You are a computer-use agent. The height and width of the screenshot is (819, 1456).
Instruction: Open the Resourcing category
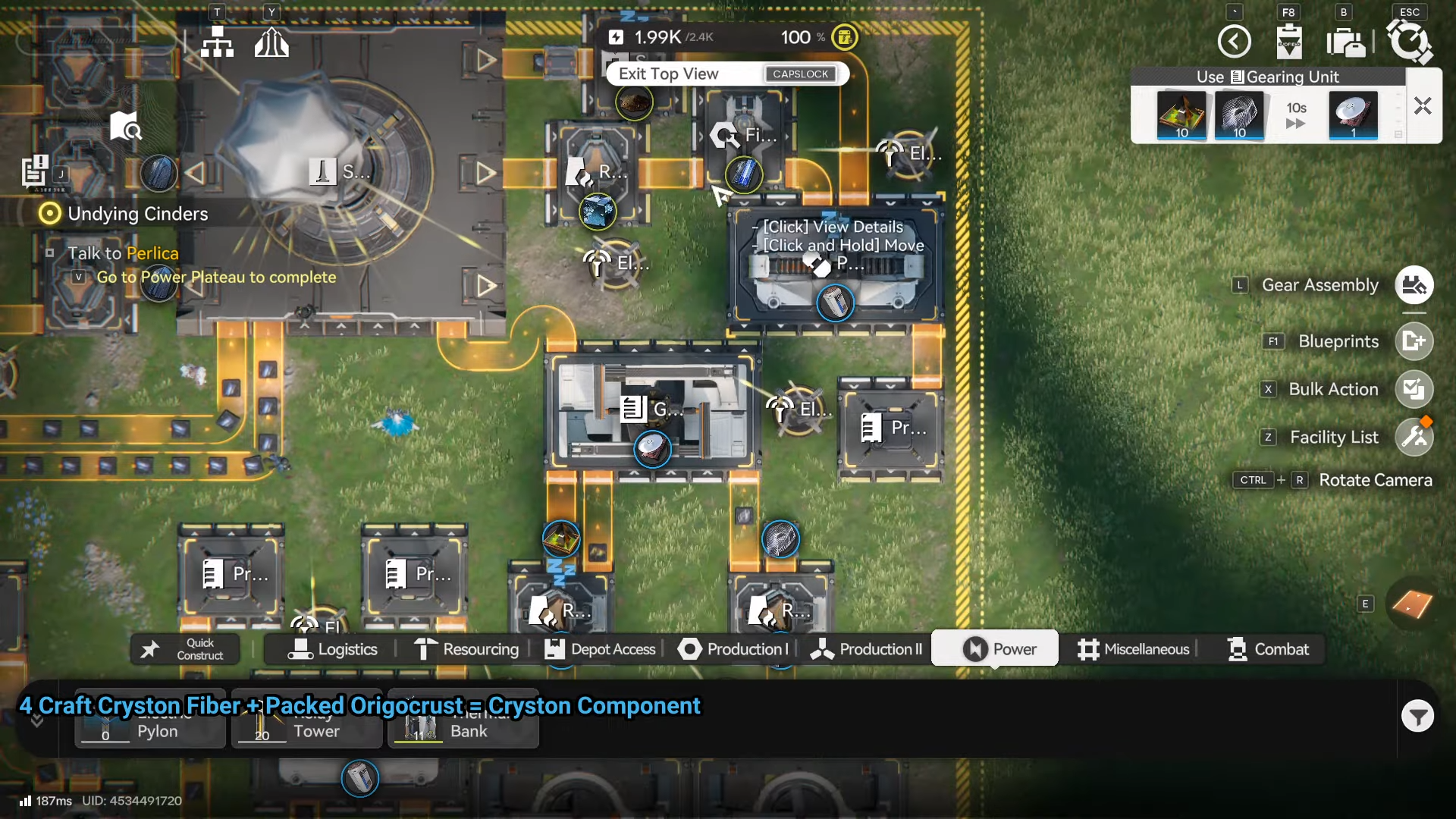click(x=466, y=649)
